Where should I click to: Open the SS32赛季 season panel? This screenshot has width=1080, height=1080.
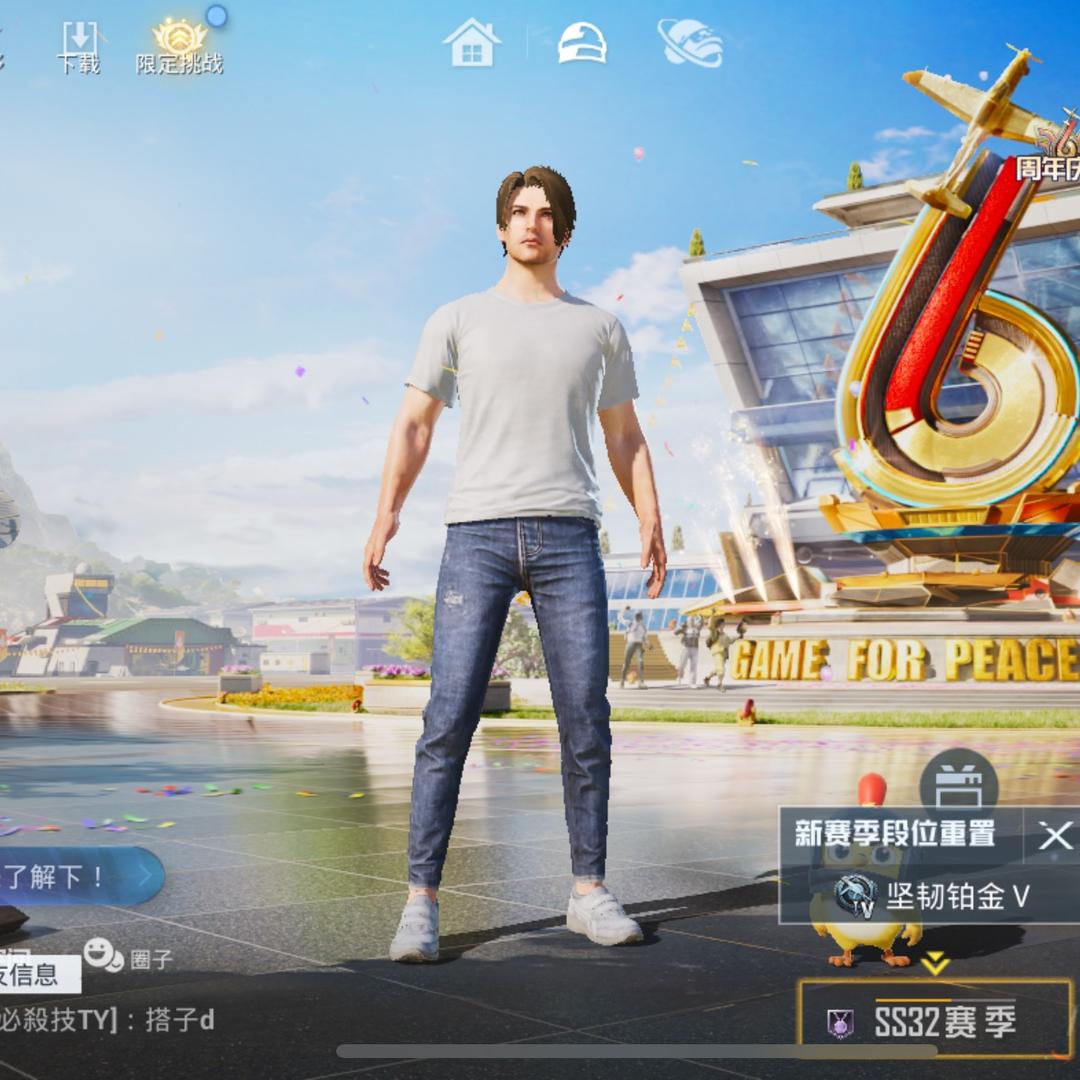(934, 1021)
